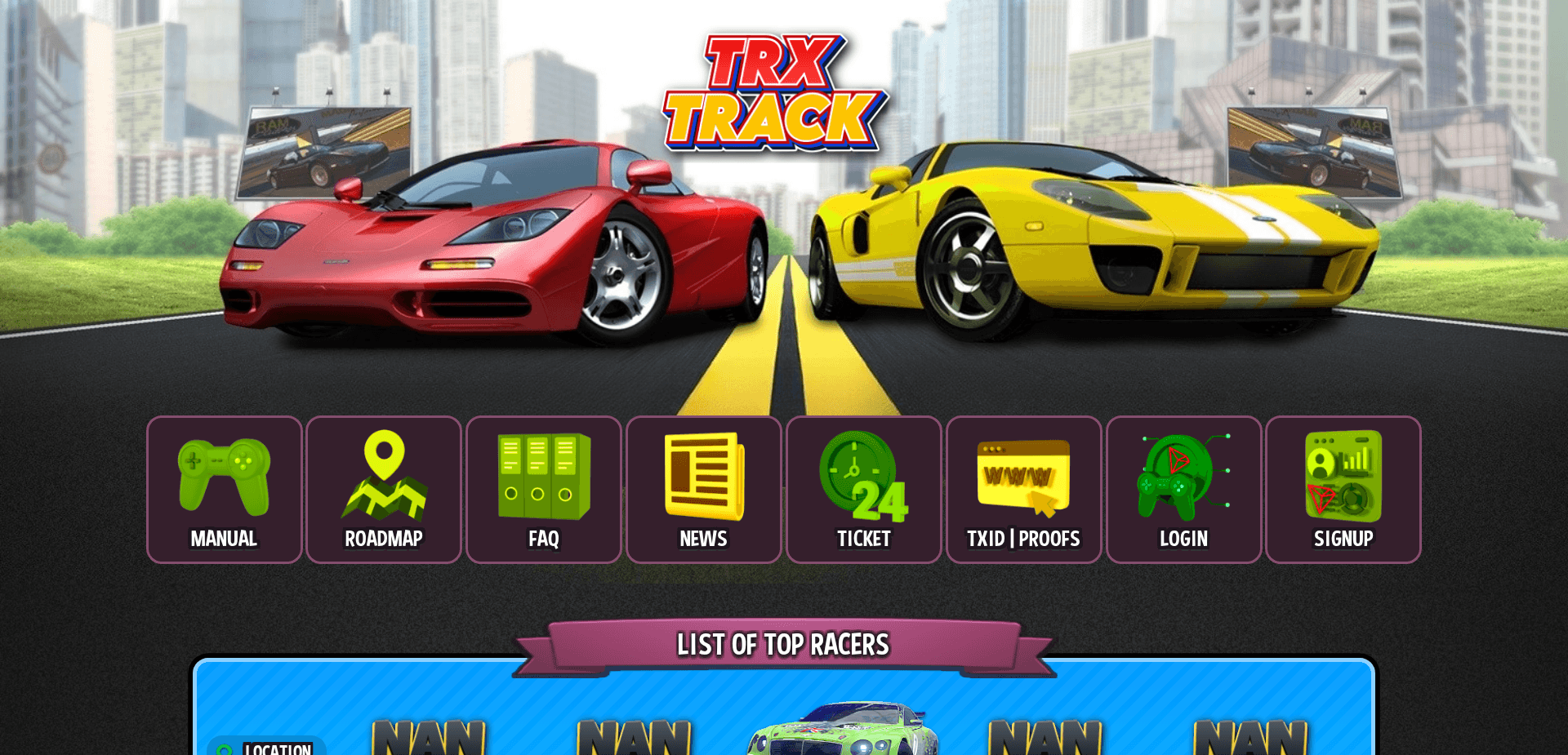Select the LIST OF TOP RACERS banner
This screenshot has width=1568, height=755.
click(x=782, y=645)
